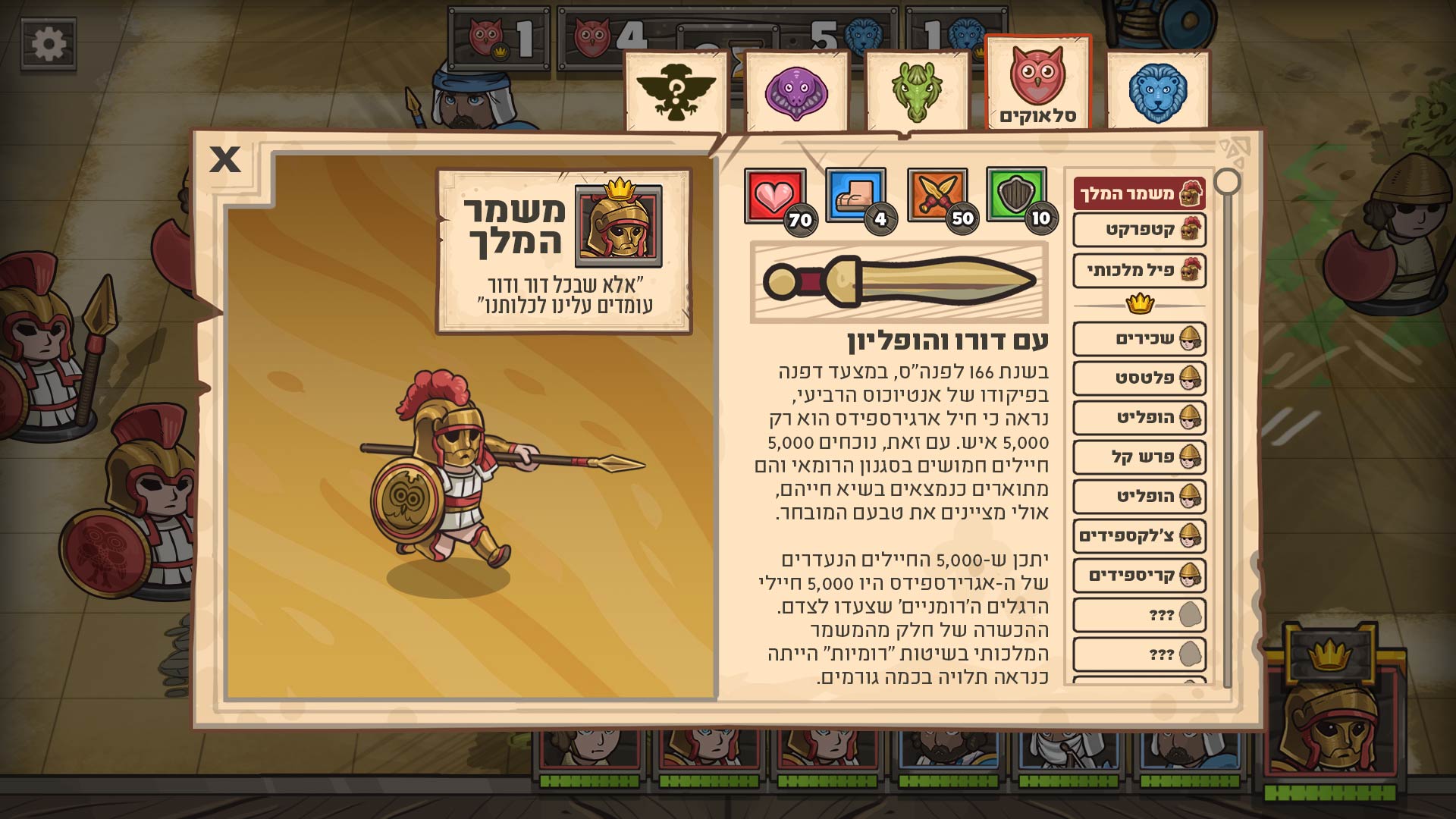The image size is (1456, 819).
Task: Open the gear settings menu
Action: (x=49, y=44)
